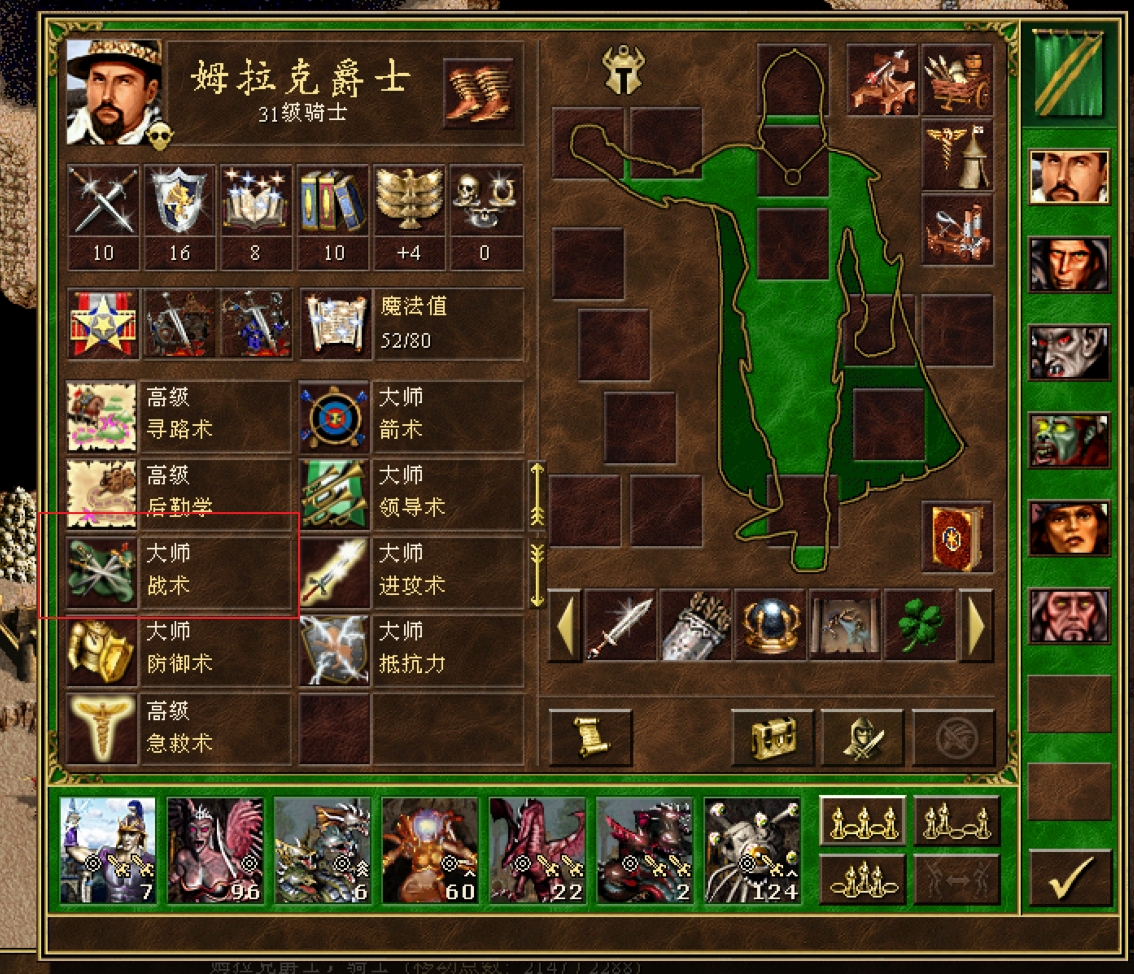
Task: Select the ballista war machine slot
Action: click(x=883, y=81)
